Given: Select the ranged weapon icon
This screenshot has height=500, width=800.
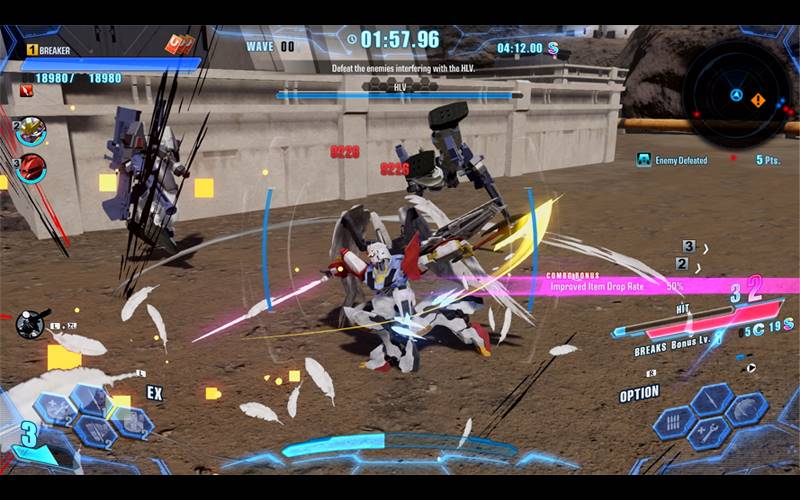Looking at the screenshot, I should [31, 322].
